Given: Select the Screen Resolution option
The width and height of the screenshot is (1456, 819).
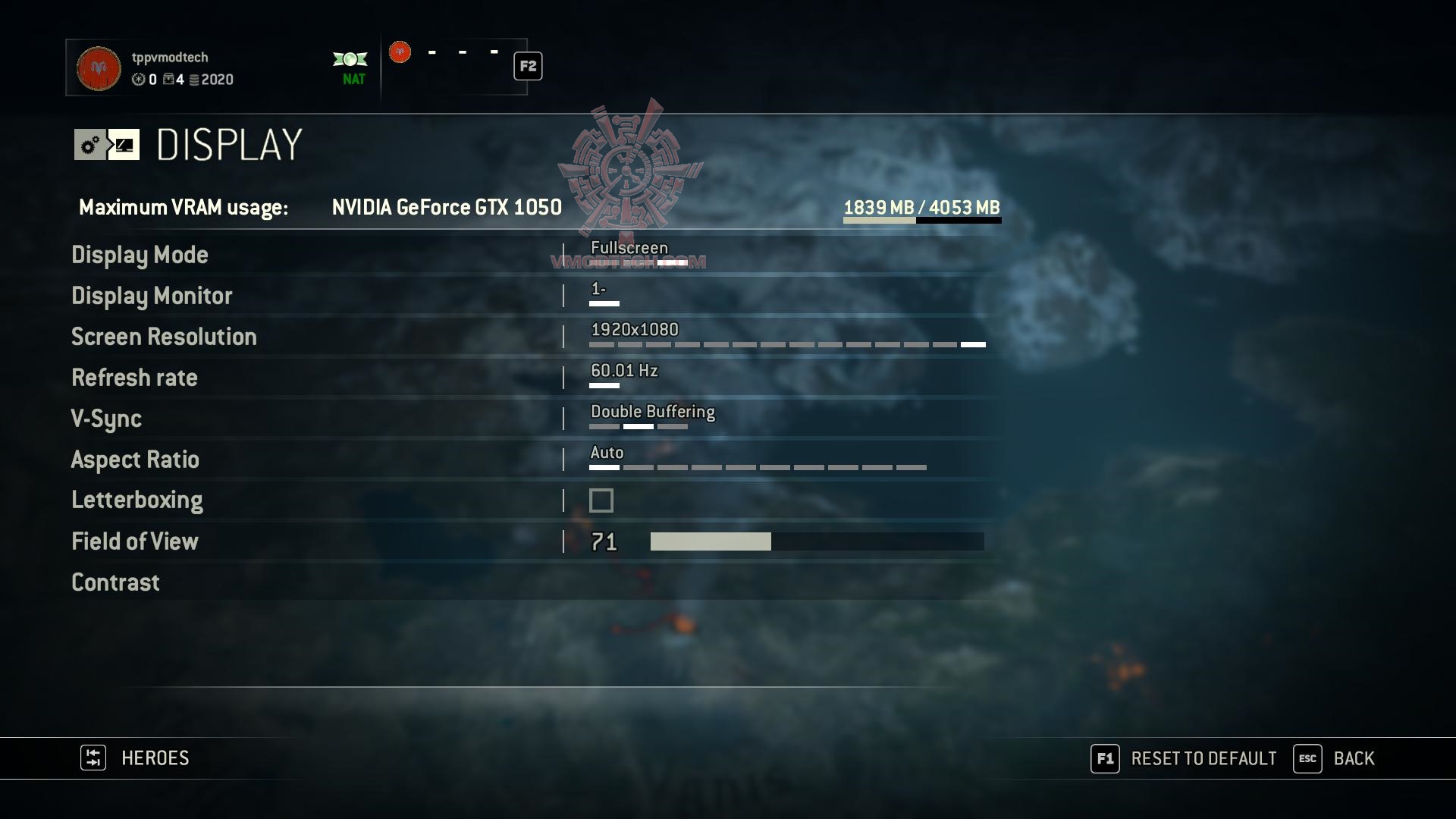Looking at the screenshot, I should point(164,337).
